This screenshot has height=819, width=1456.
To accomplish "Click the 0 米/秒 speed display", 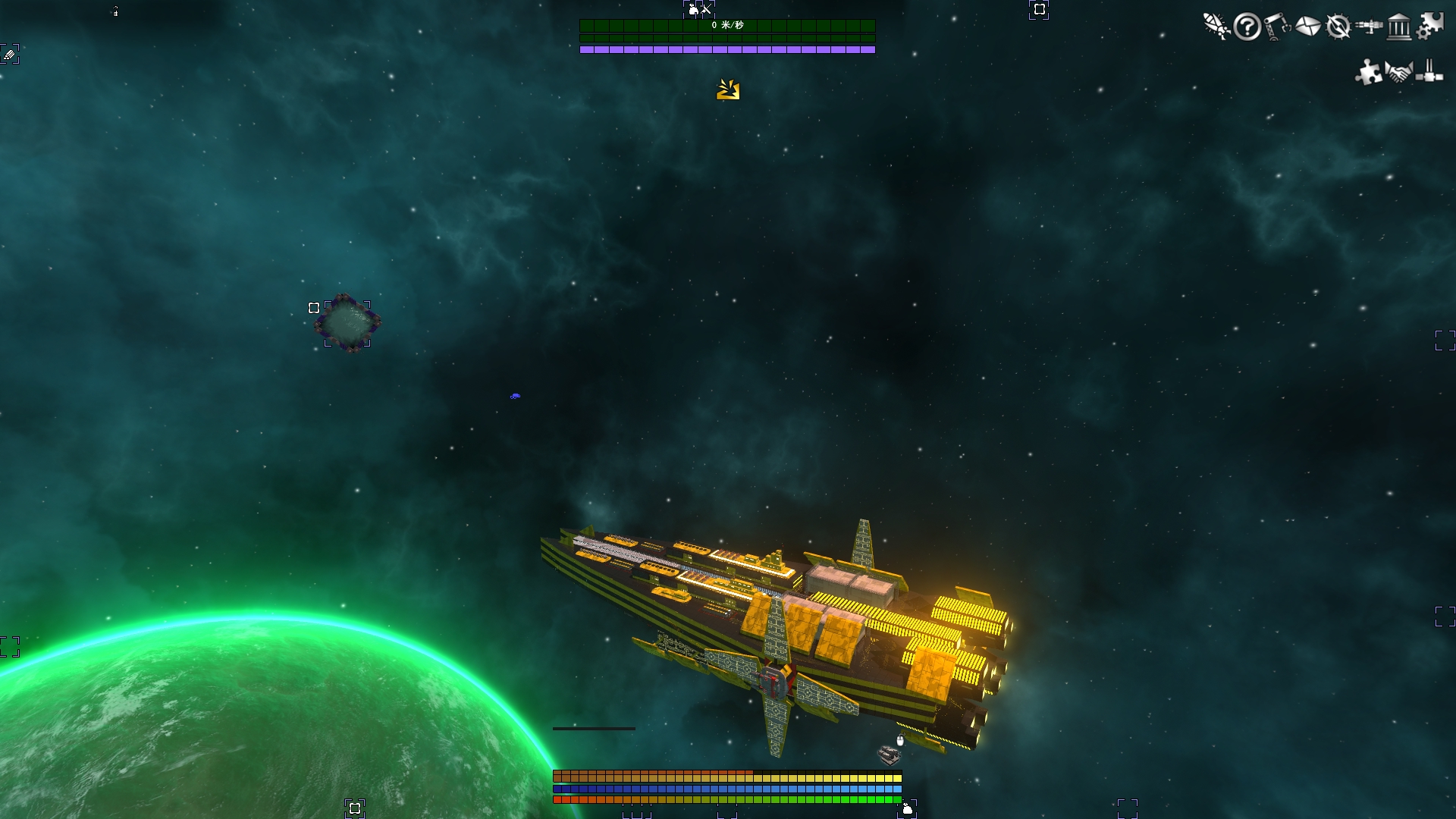I will pos(728,26).
